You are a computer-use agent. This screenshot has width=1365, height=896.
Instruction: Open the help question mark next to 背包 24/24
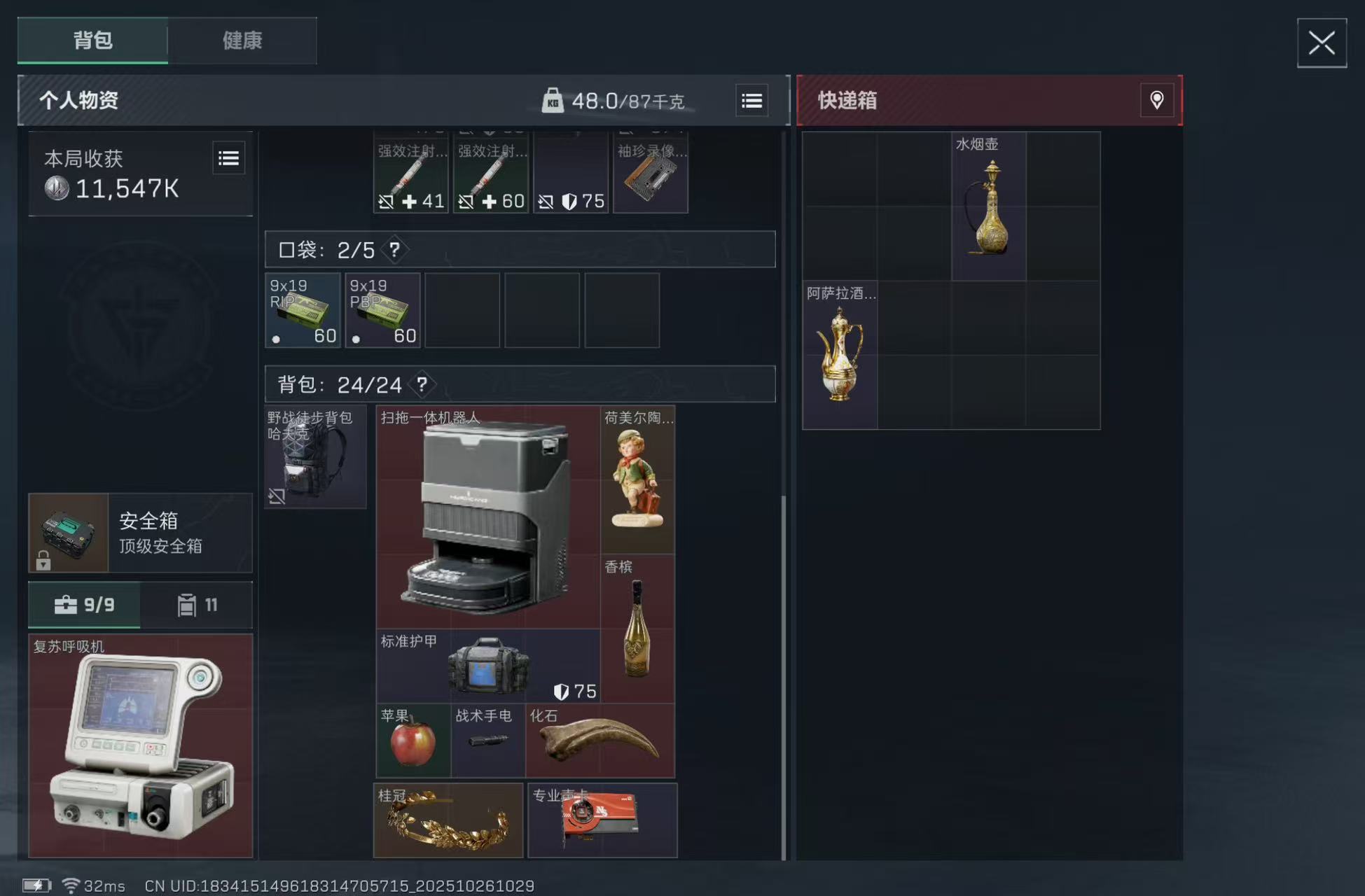tap(421, 384)
